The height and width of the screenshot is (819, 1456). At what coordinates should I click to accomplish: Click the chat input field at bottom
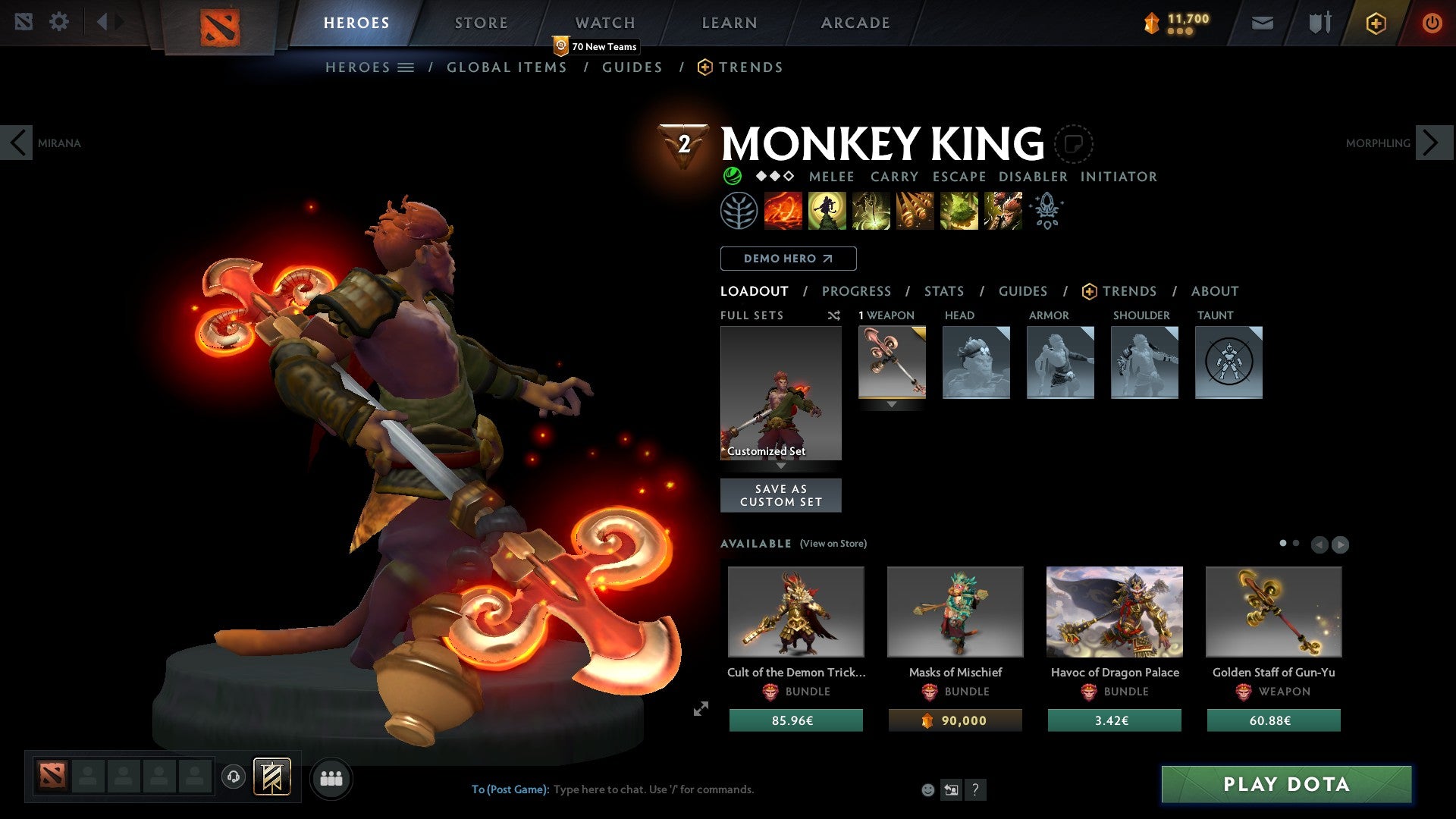(x=652, y=789)
